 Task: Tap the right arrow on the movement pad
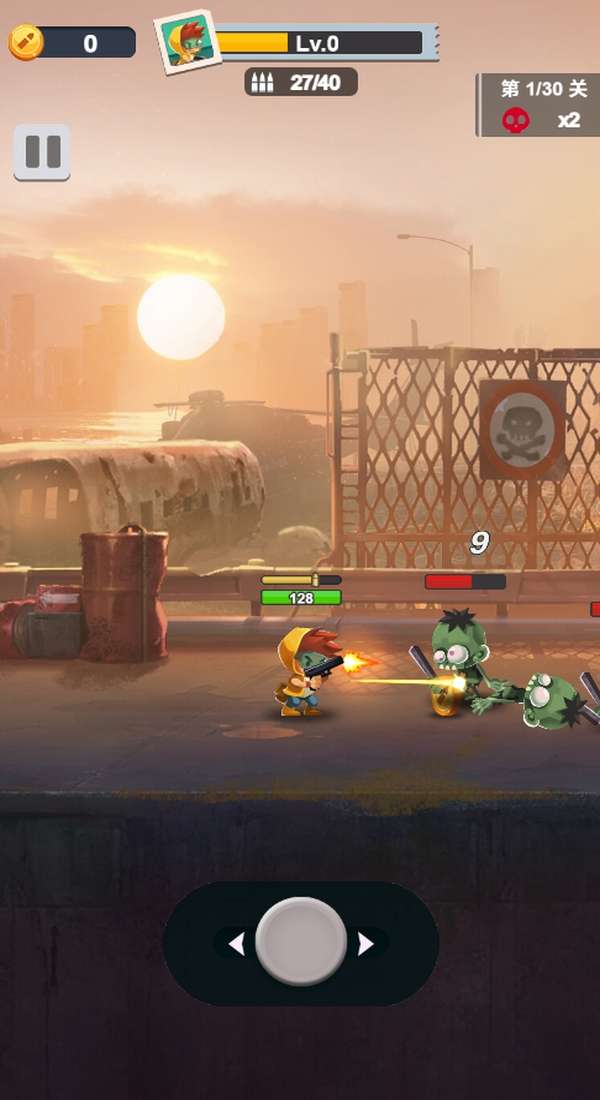(366, 943)
